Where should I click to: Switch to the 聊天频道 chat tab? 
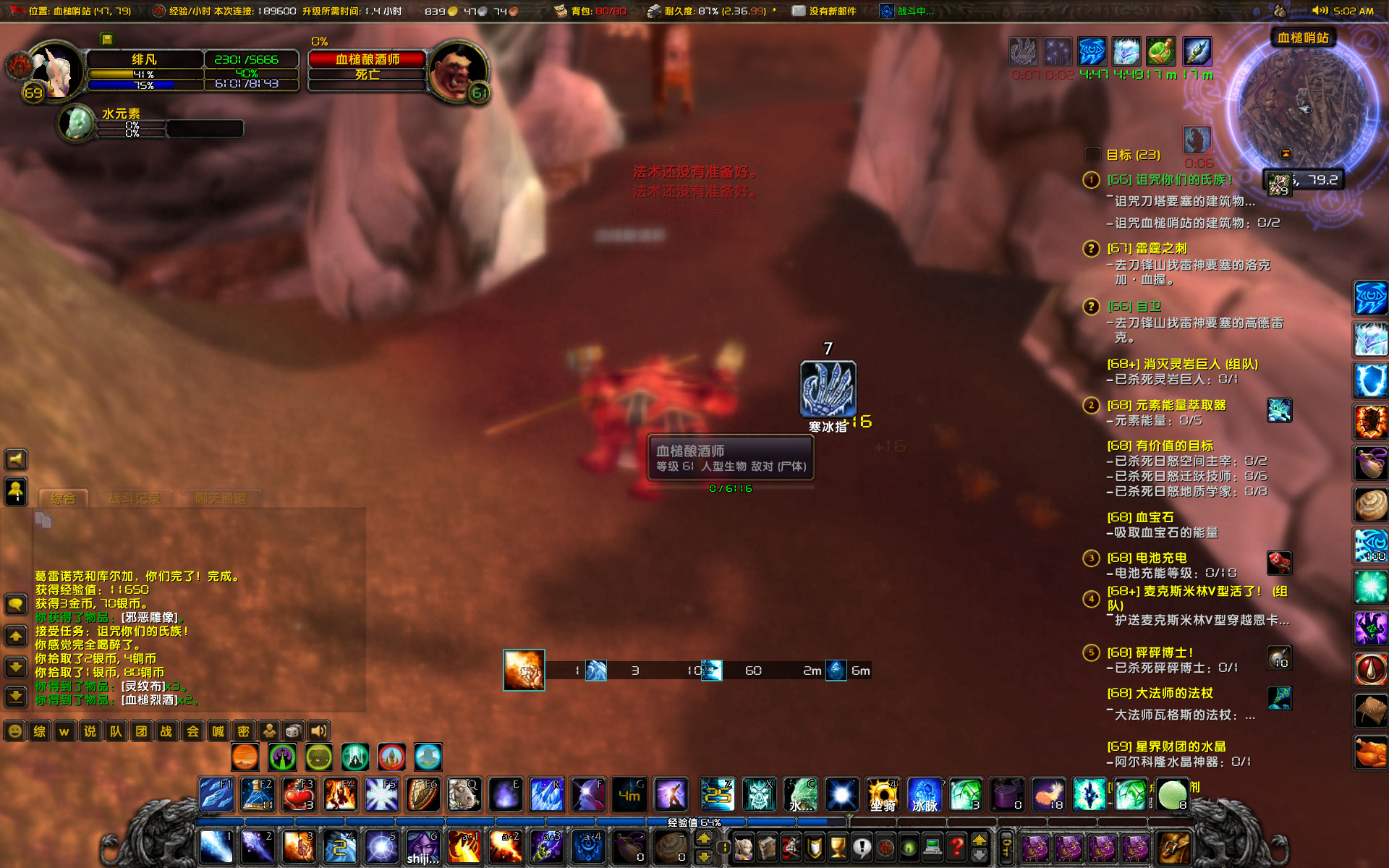pyautogui.click(x=222, y=498)
